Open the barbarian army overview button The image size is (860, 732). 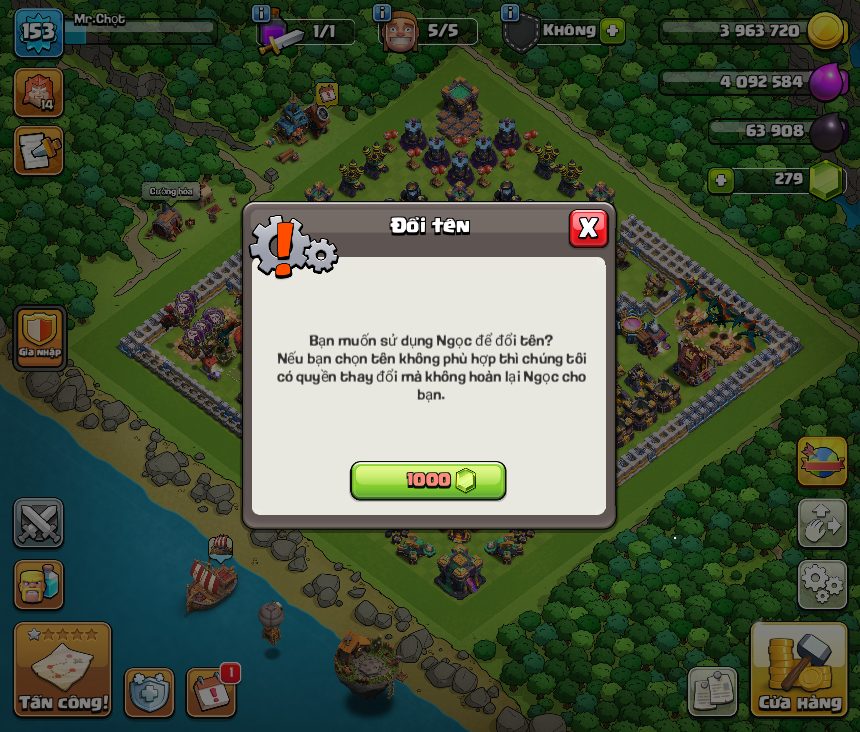pos(38,584)
